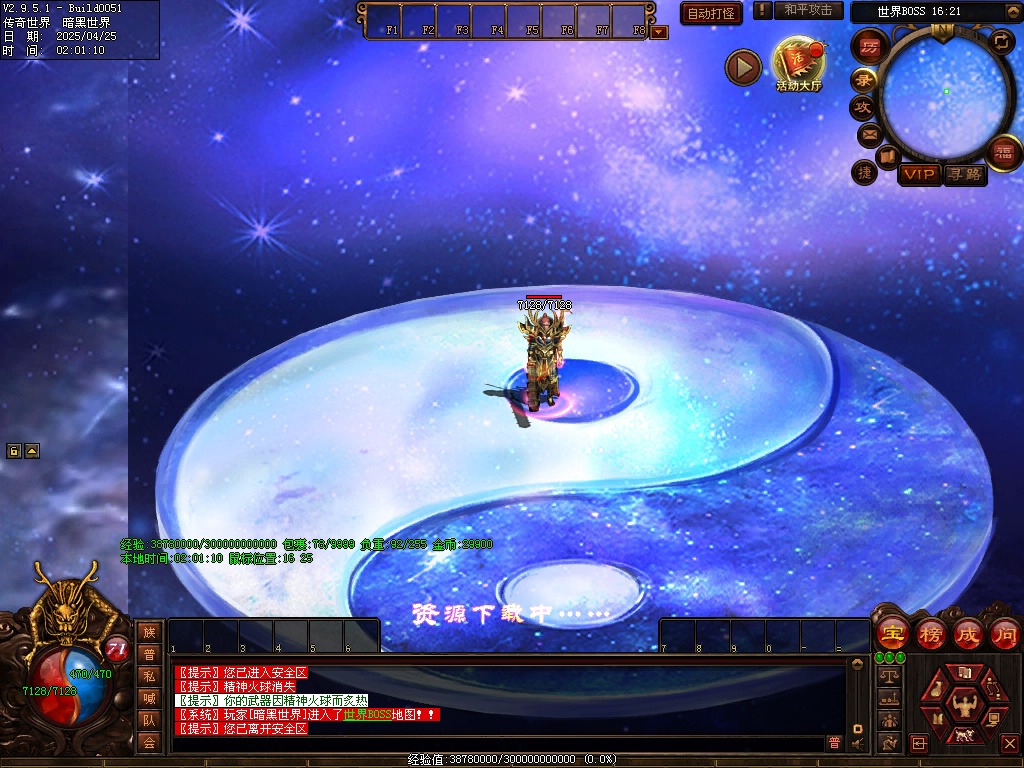Open the 成 achievement orb button
This screenshot has height=768, width=1024.
click(968, 634)
